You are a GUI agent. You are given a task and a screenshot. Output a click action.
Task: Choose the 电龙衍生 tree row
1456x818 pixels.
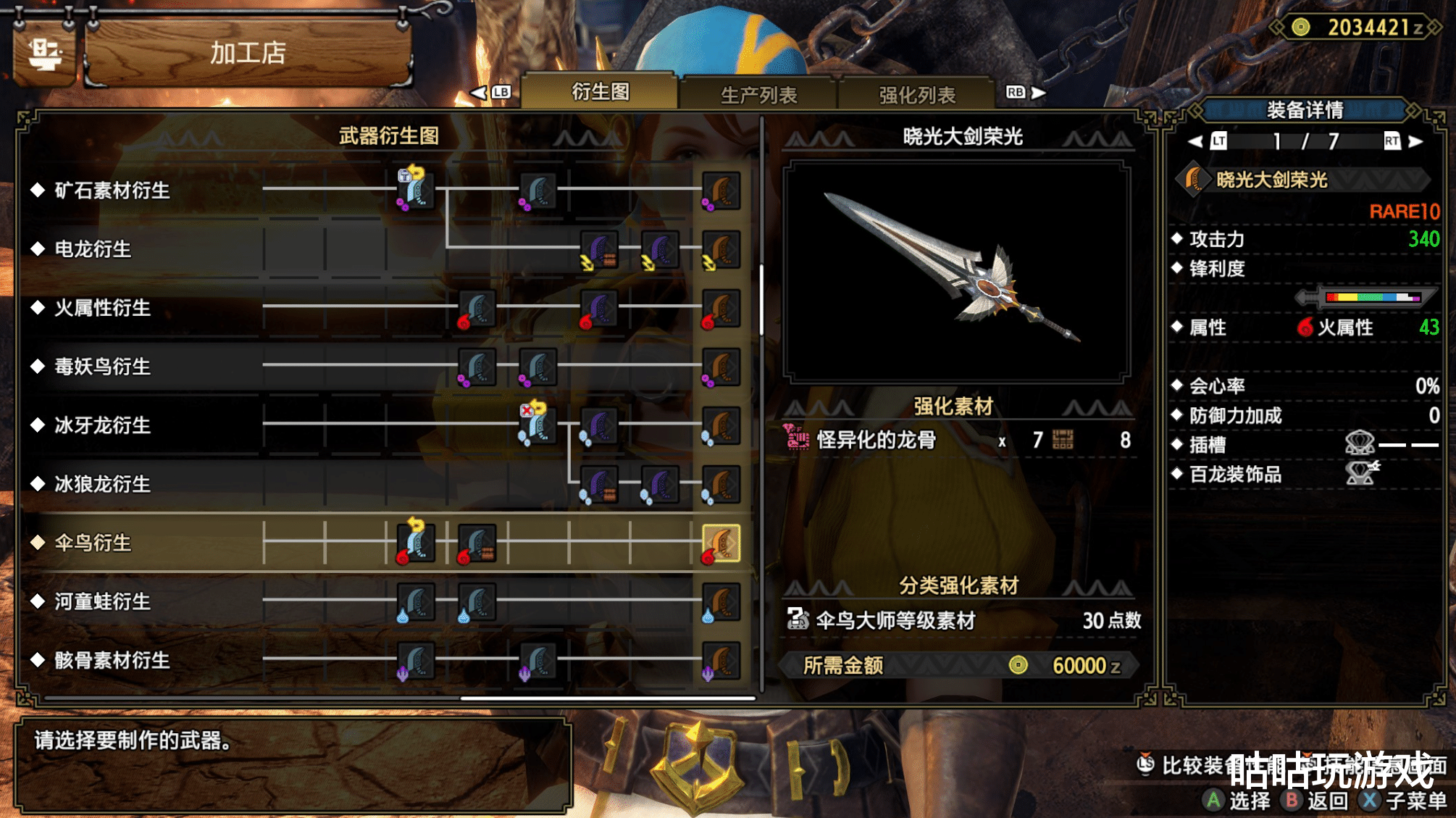coord(93,249)
